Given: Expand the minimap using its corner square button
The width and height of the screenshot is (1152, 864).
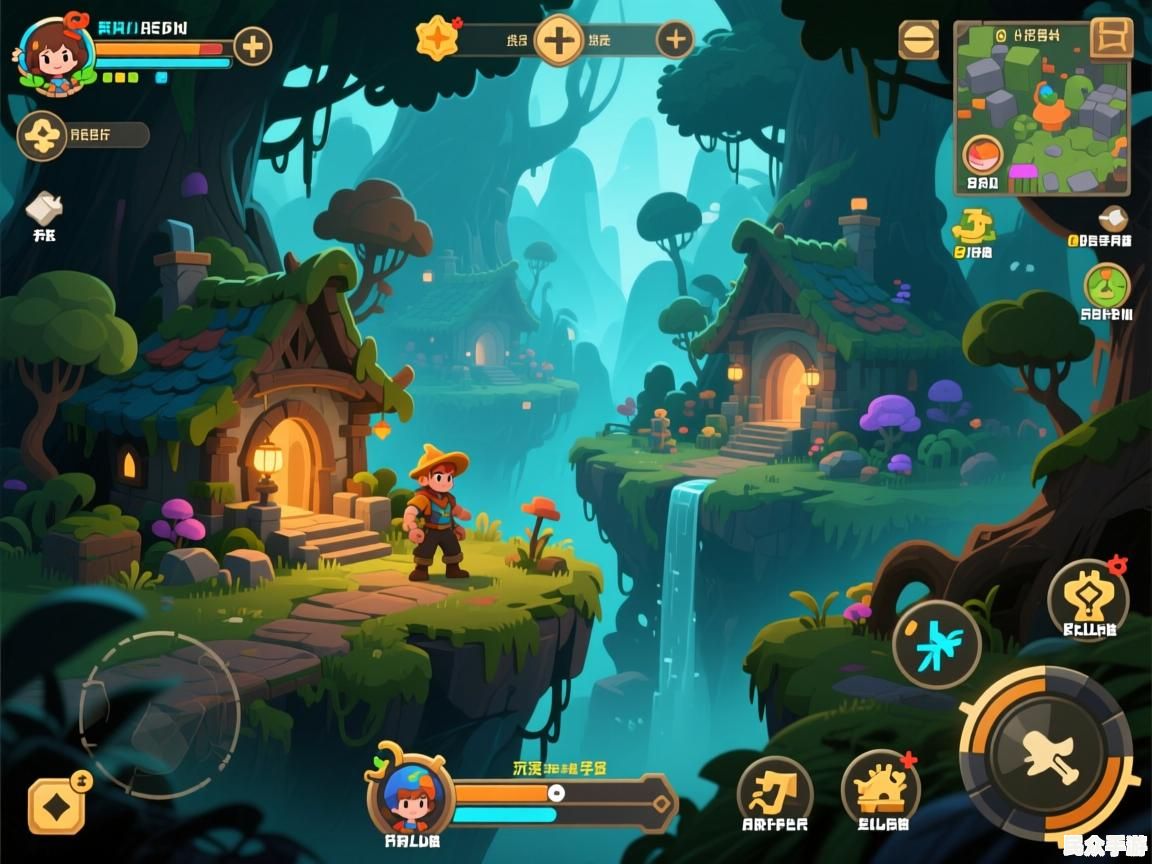Looking at the screenshot, I should (x=1110, y=40).
